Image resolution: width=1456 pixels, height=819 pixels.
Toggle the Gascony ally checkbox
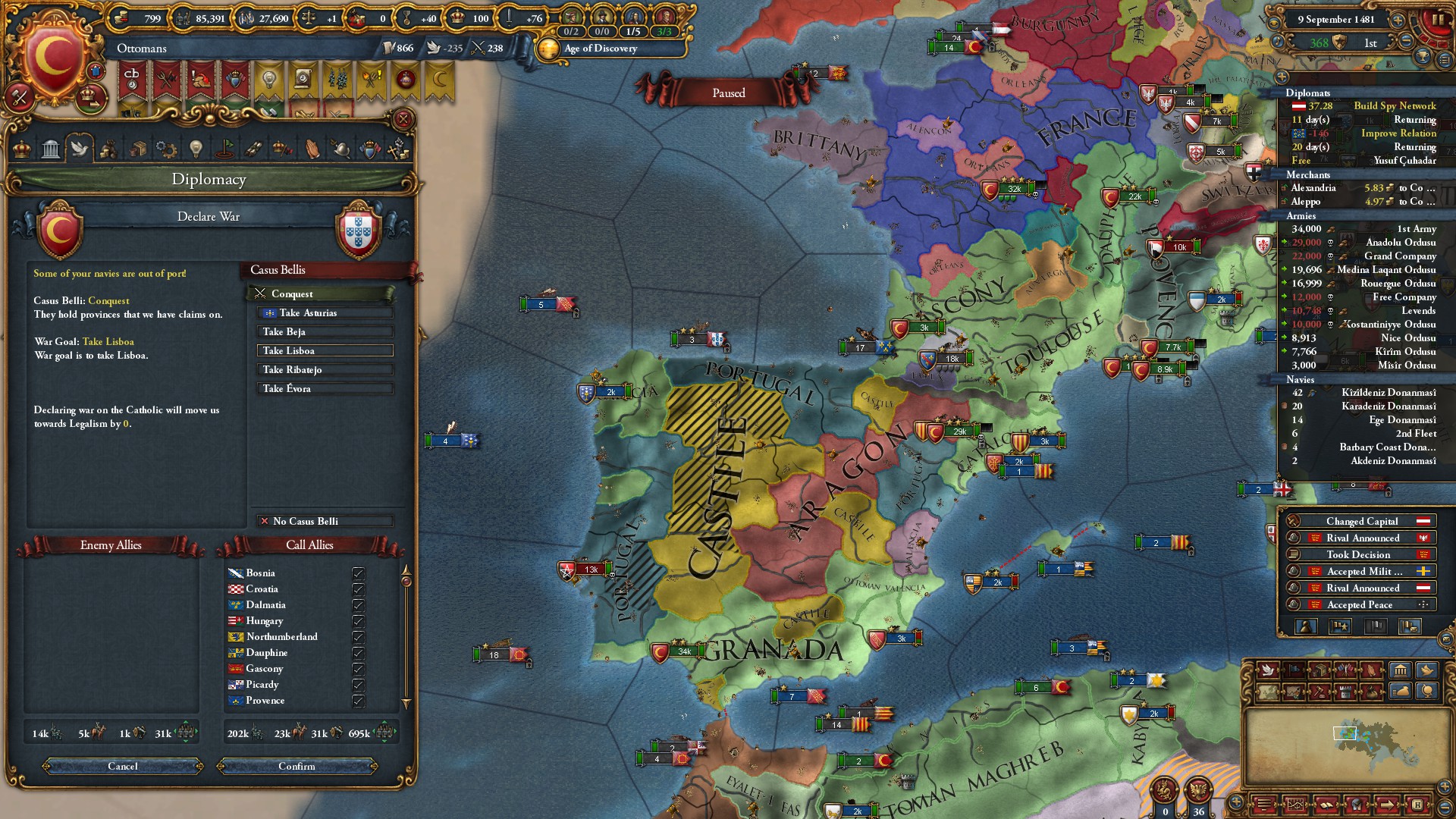click(358, 669)
